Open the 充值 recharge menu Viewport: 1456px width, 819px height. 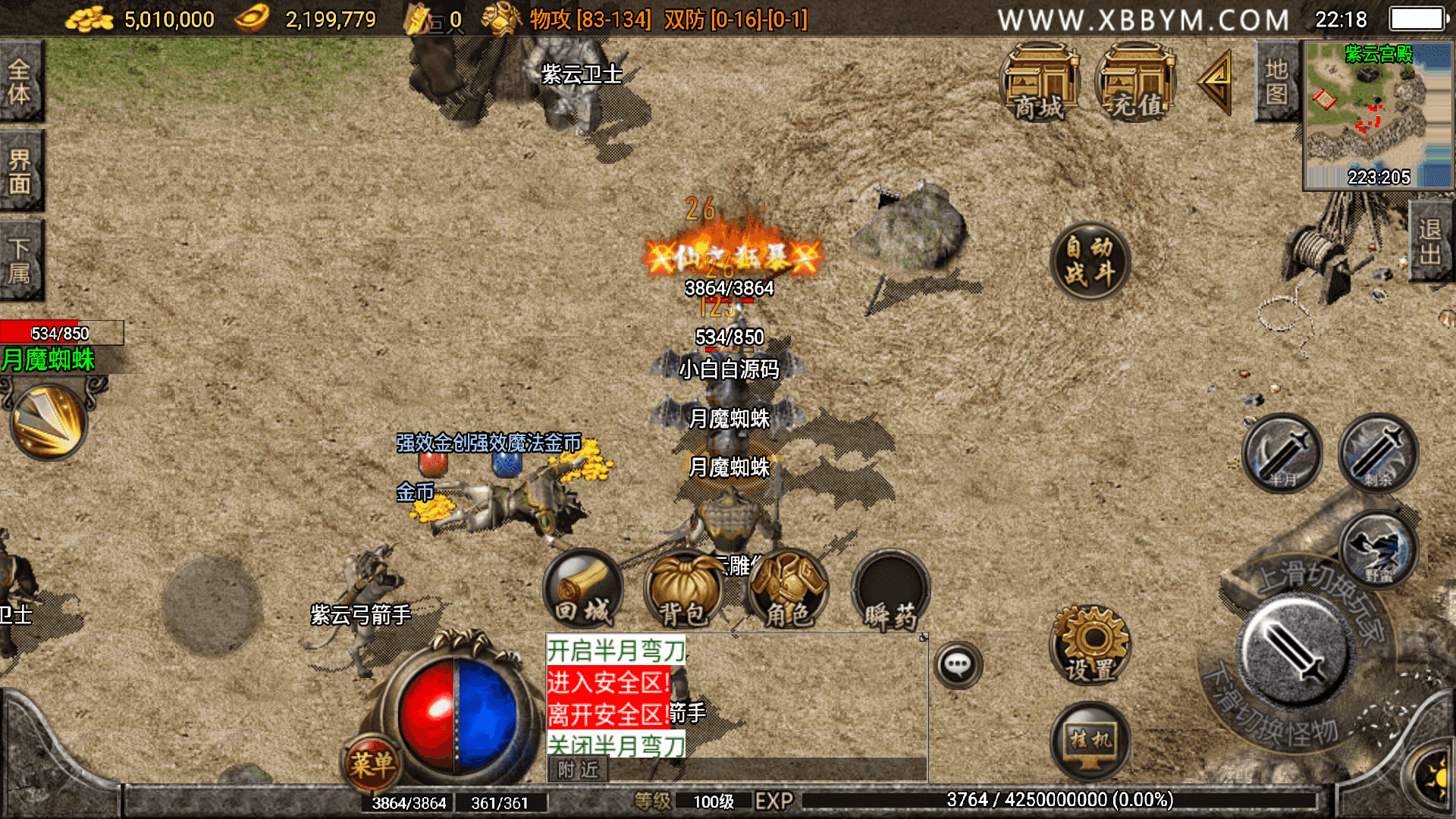1135,83
